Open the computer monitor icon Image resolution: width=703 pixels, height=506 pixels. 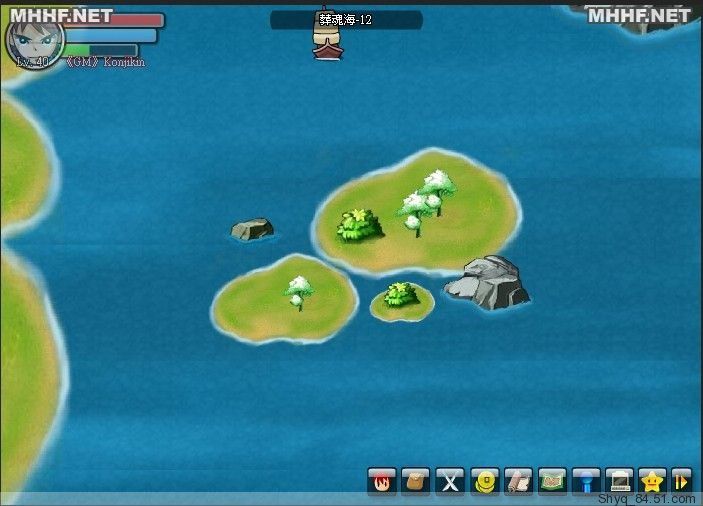tap(620, 481)
